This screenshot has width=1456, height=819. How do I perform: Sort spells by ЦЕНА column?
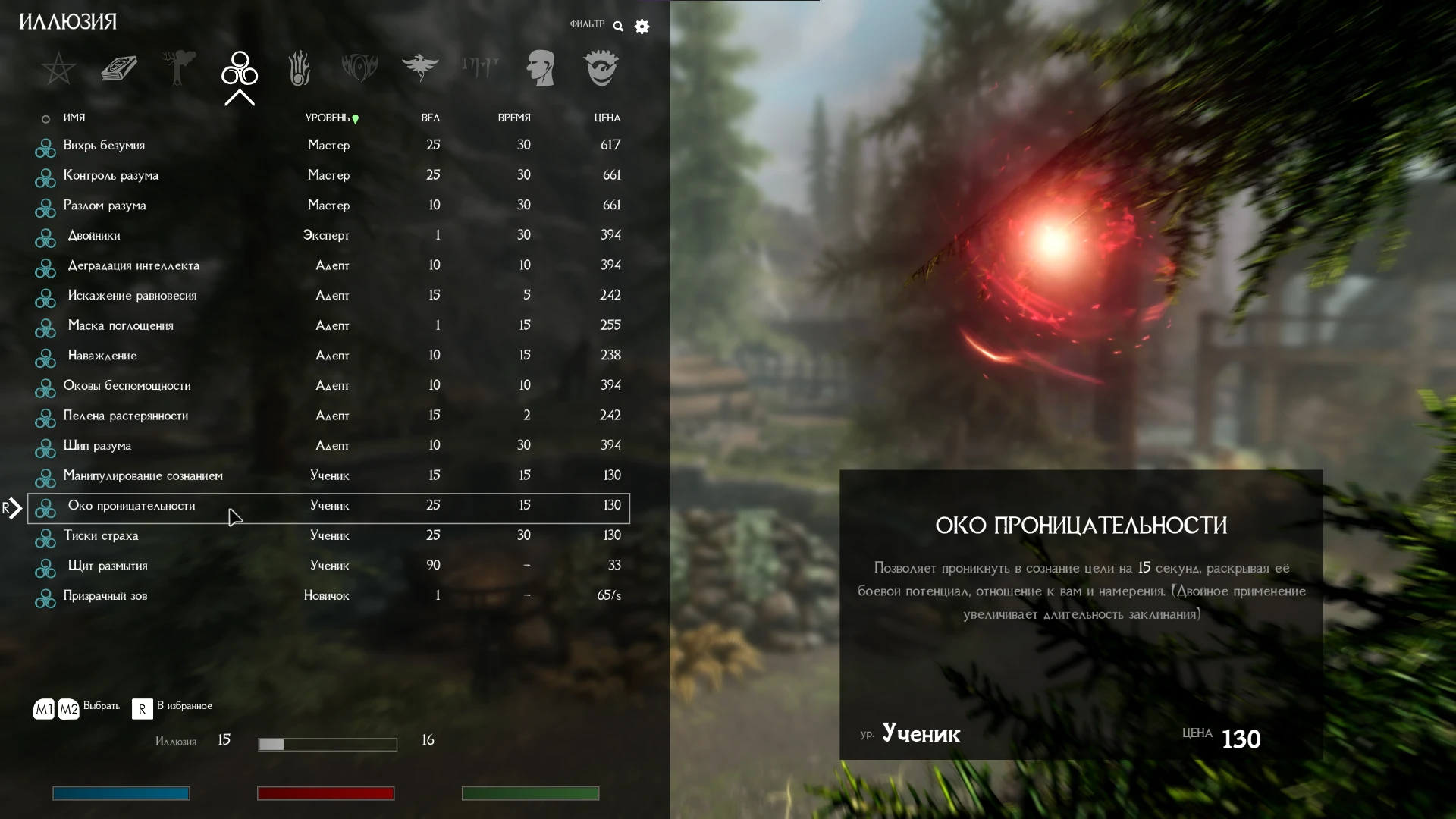607,118
